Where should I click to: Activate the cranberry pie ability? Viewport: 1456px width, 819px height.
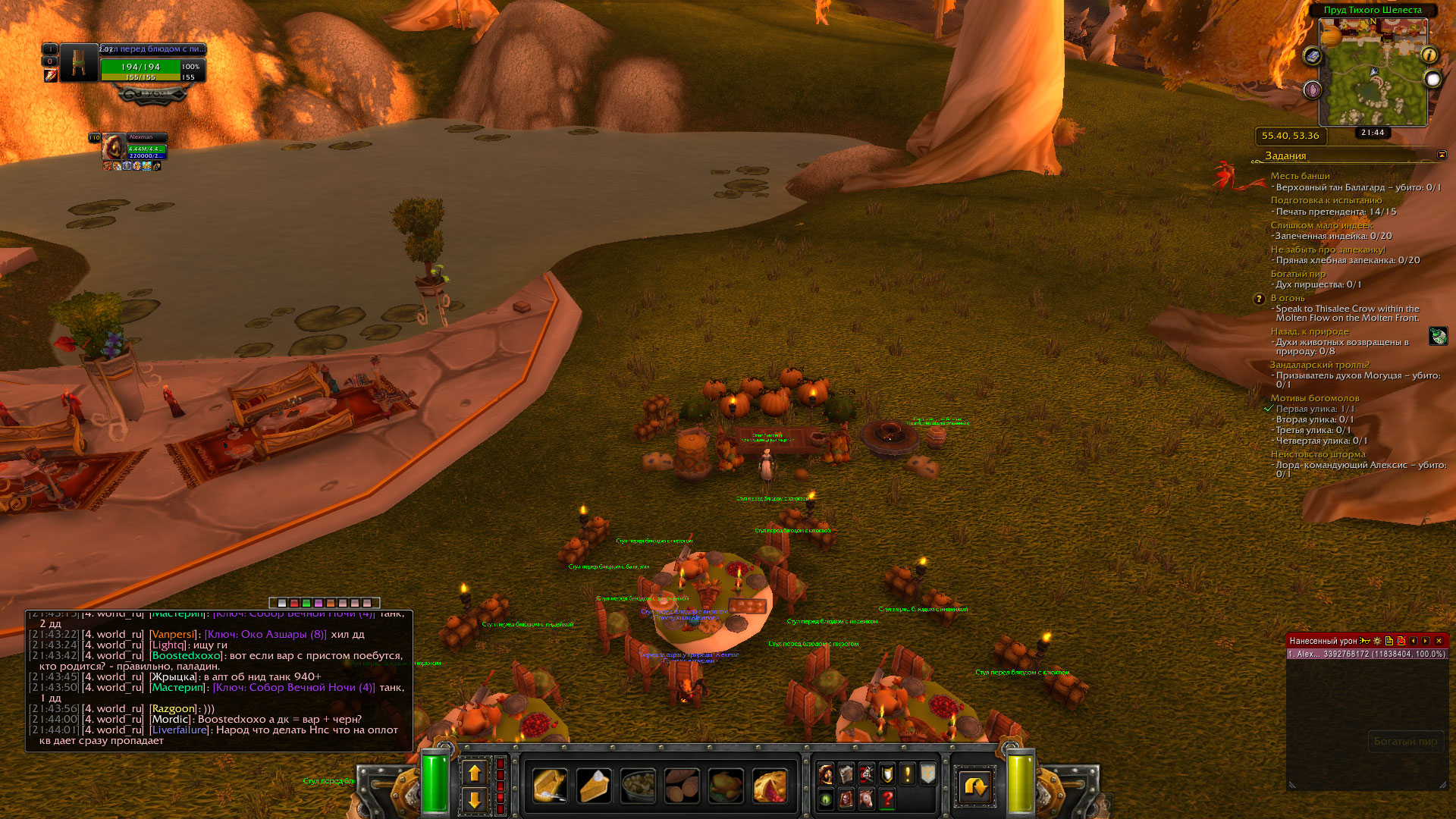coord(770,786)
